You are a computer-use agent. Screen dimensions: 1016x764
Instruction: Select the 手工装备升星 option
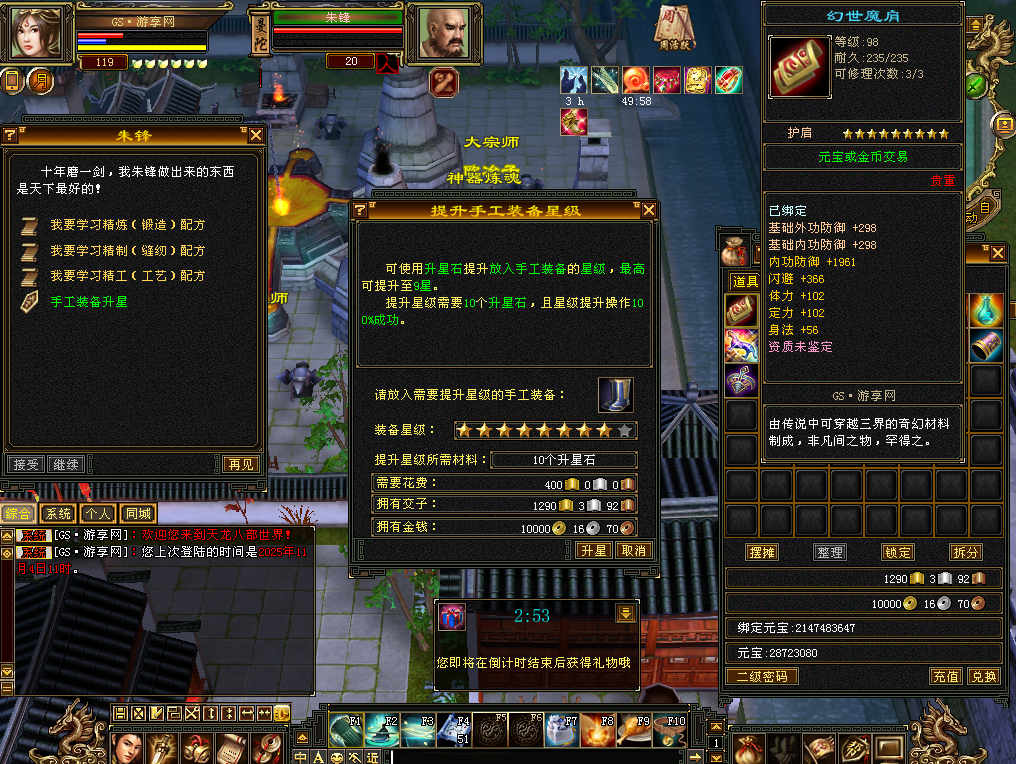tap(89, 301)
